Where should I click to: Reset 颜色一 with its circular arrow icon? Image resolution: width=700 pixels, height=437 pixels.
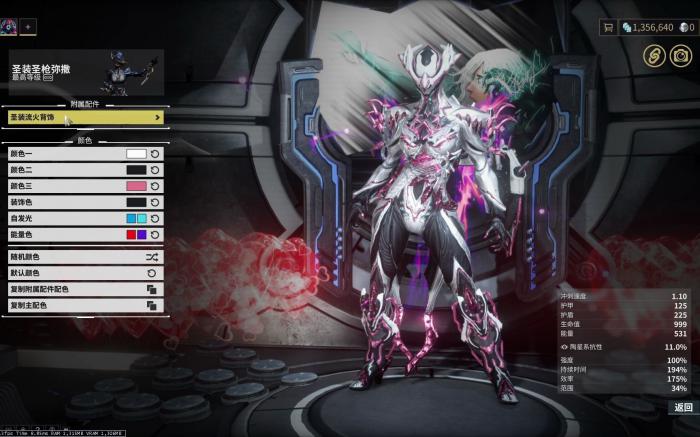[x=155, y=154]
